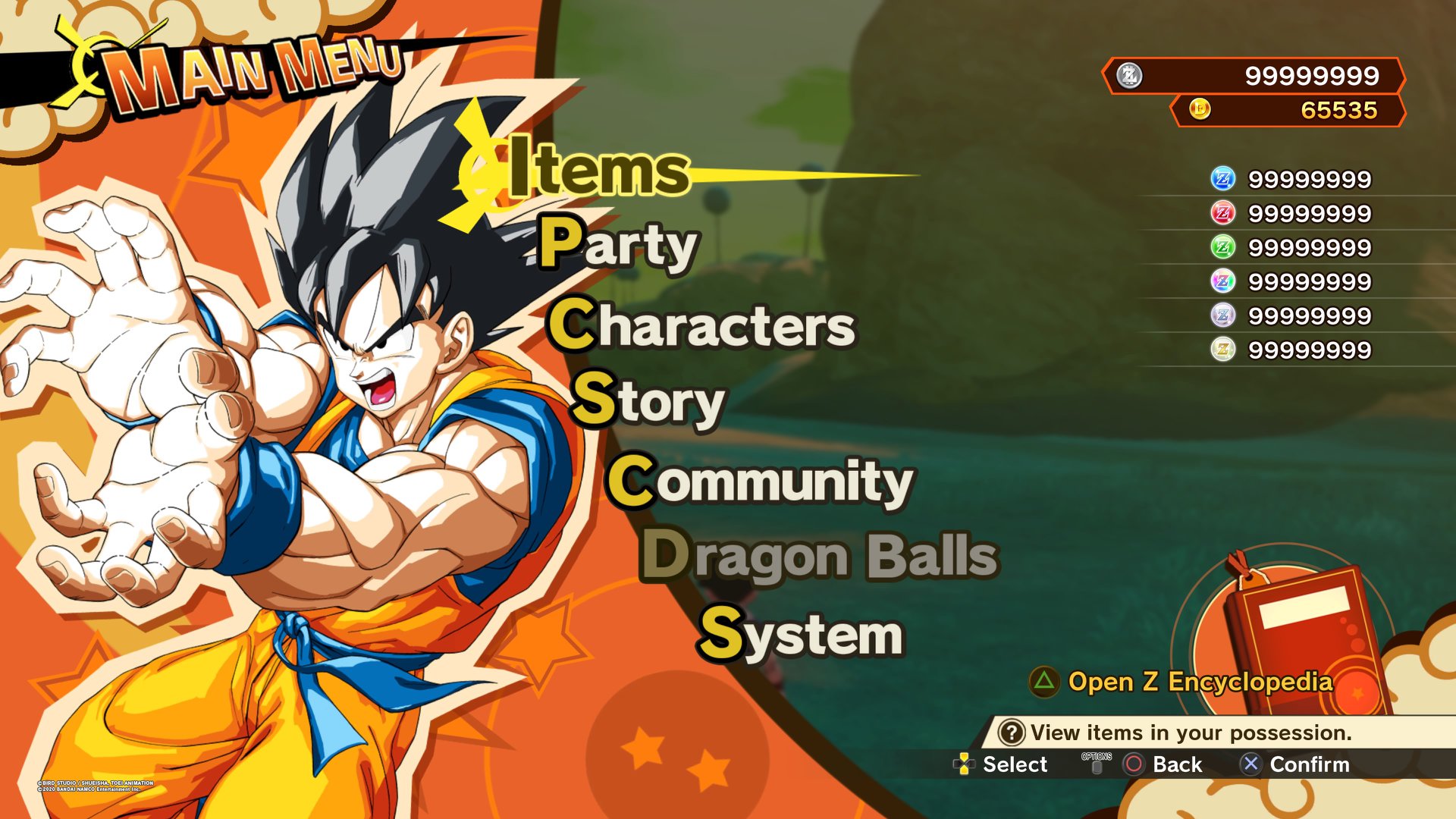The height and width of the screenshot is (819, 1456).
Task: Click the Zeni currency icon
Action: 1128,76
